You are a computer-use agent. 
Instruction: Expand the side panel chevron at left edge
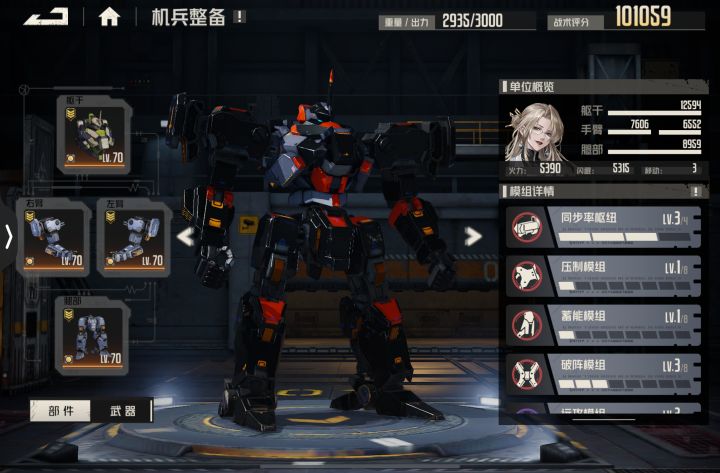point(9,237)
